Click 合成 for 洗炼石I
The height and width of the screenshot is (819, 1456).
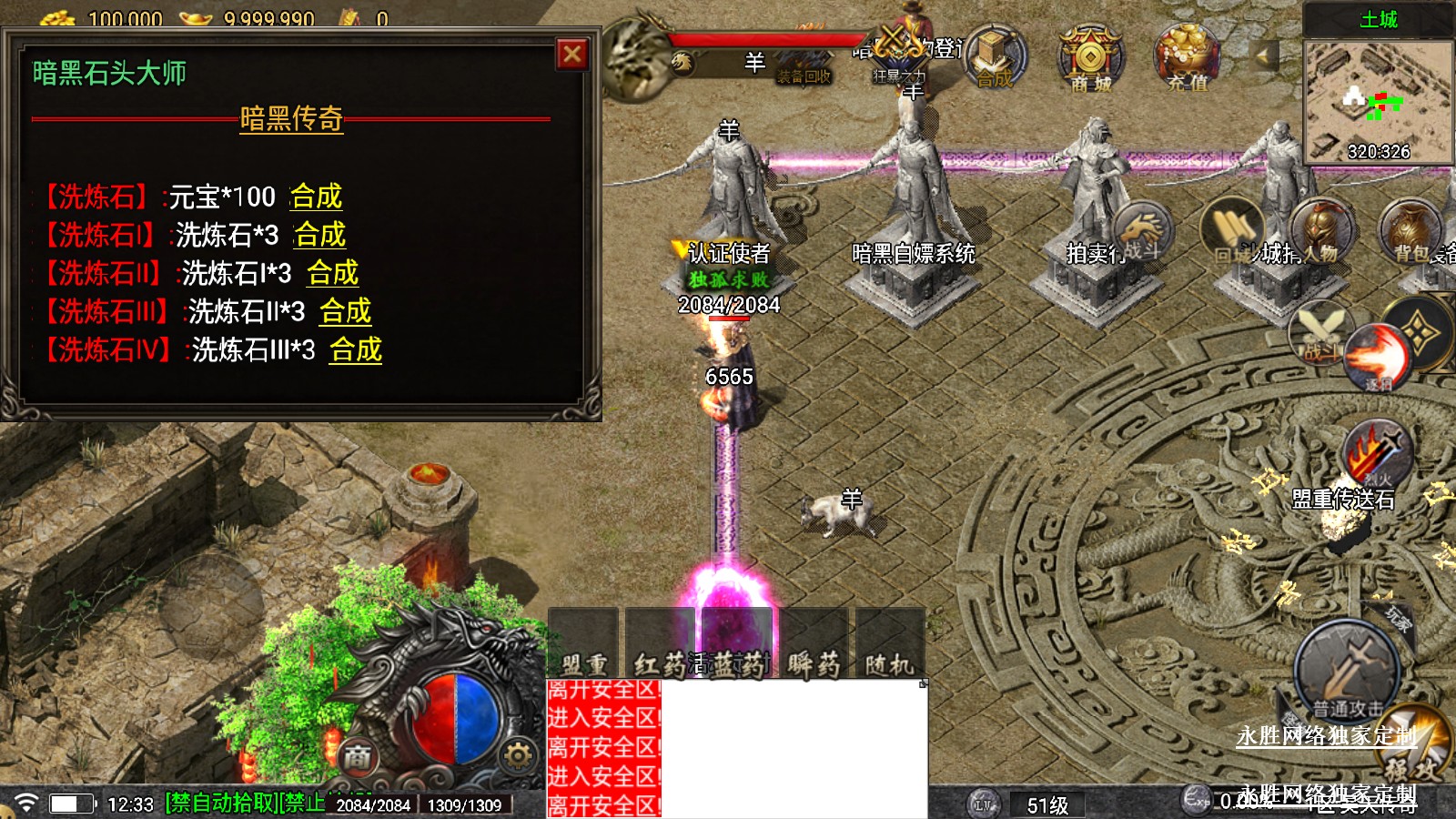319,235
